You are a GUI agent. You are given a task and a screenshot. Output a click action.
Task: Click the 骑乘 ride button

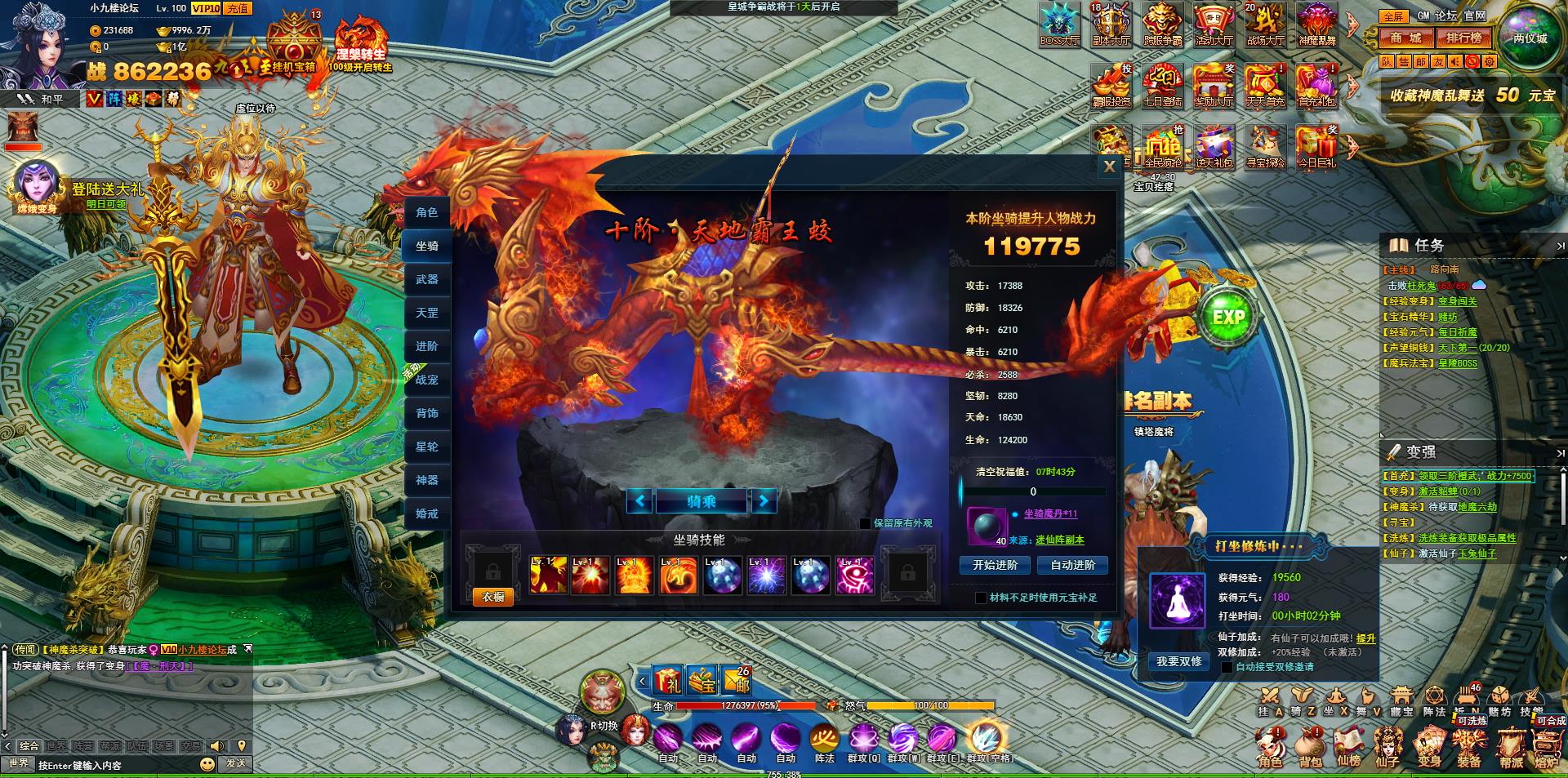tap(701, 500)
